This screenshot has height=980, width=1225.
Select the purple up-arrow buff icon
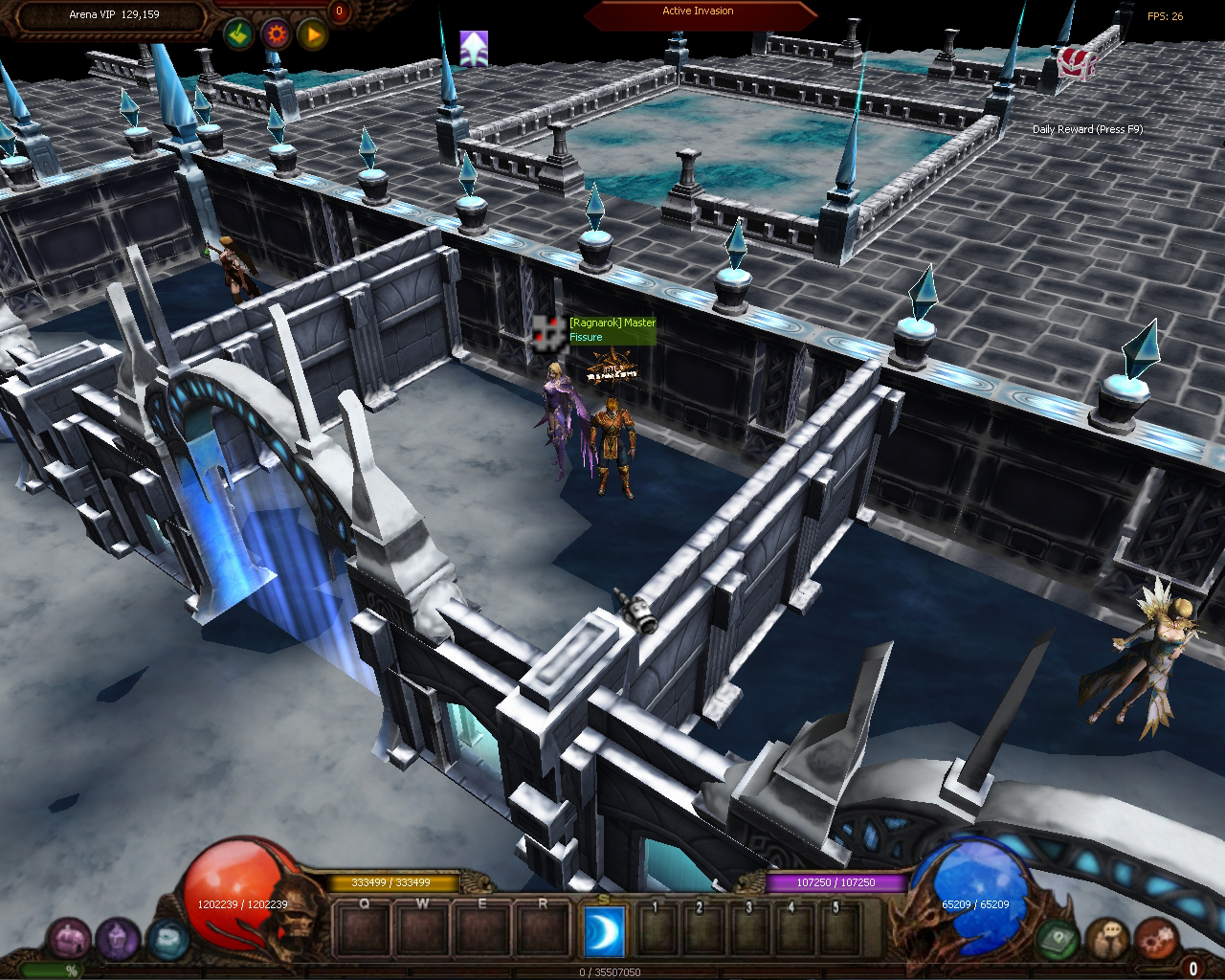point(474,48)
